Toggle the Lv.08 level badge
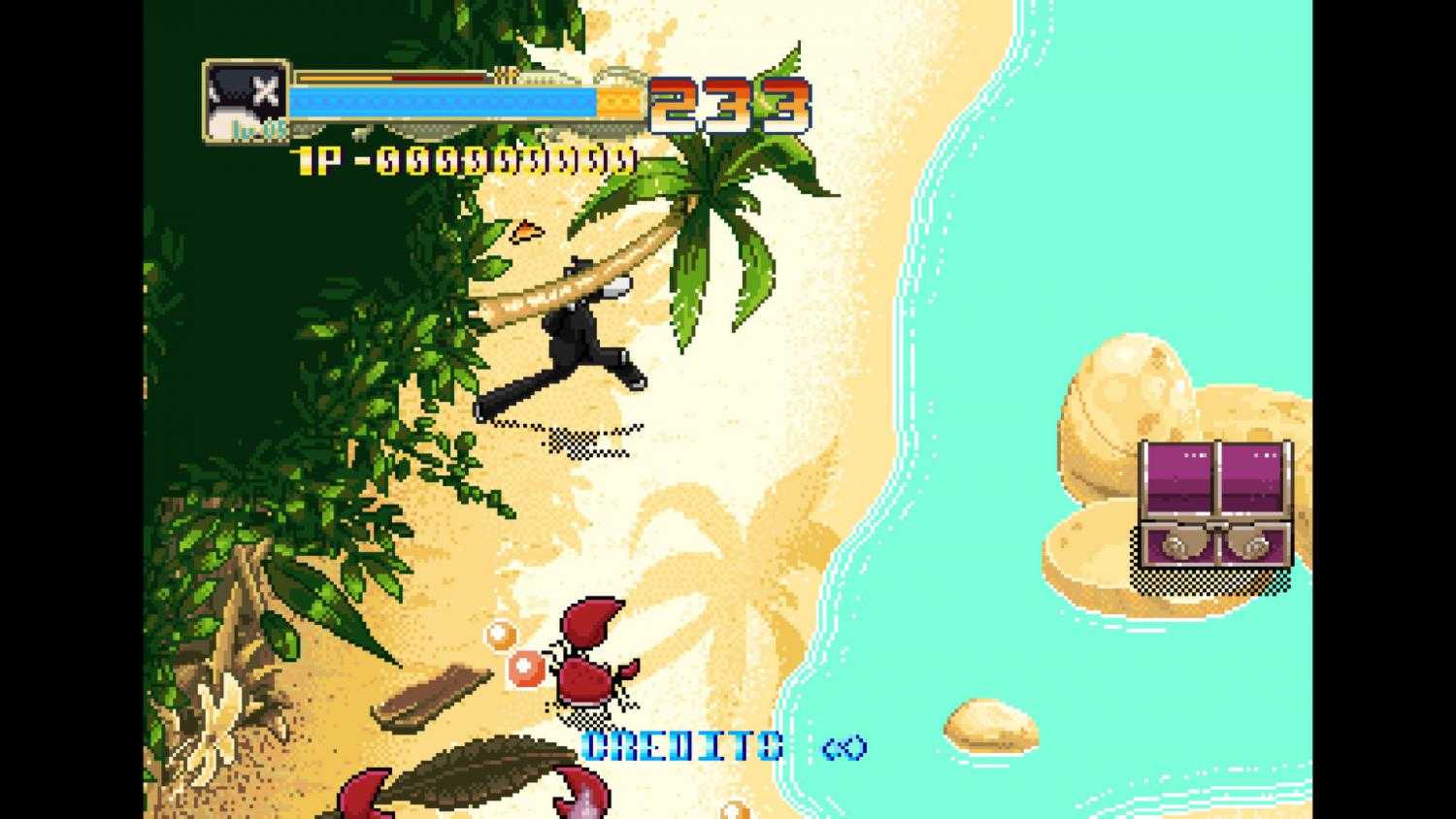 point(254,126)
